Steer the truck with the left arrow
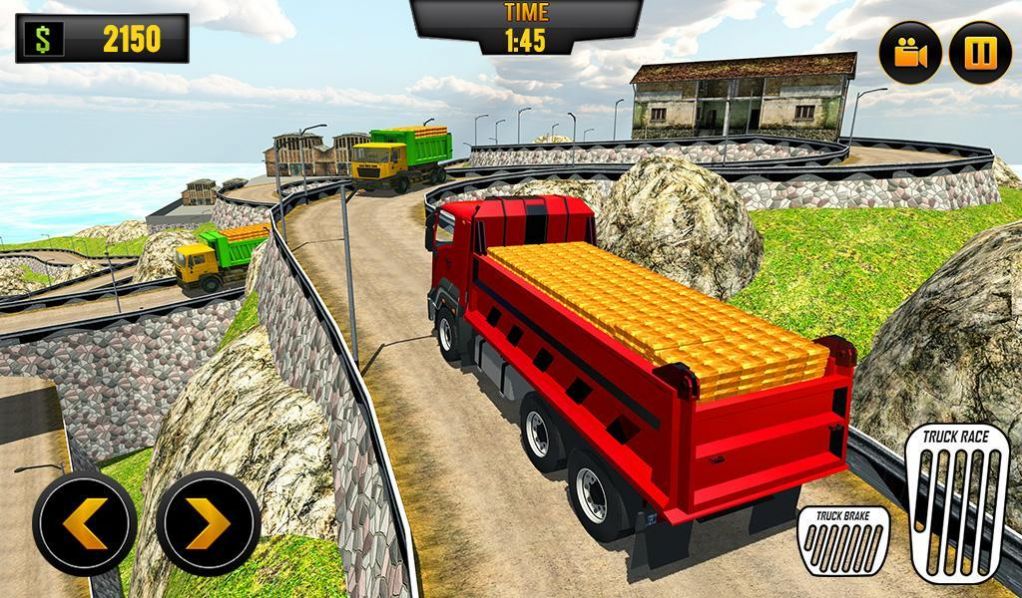Screen dimensions: 1022x598 click(x=85, y=523)
